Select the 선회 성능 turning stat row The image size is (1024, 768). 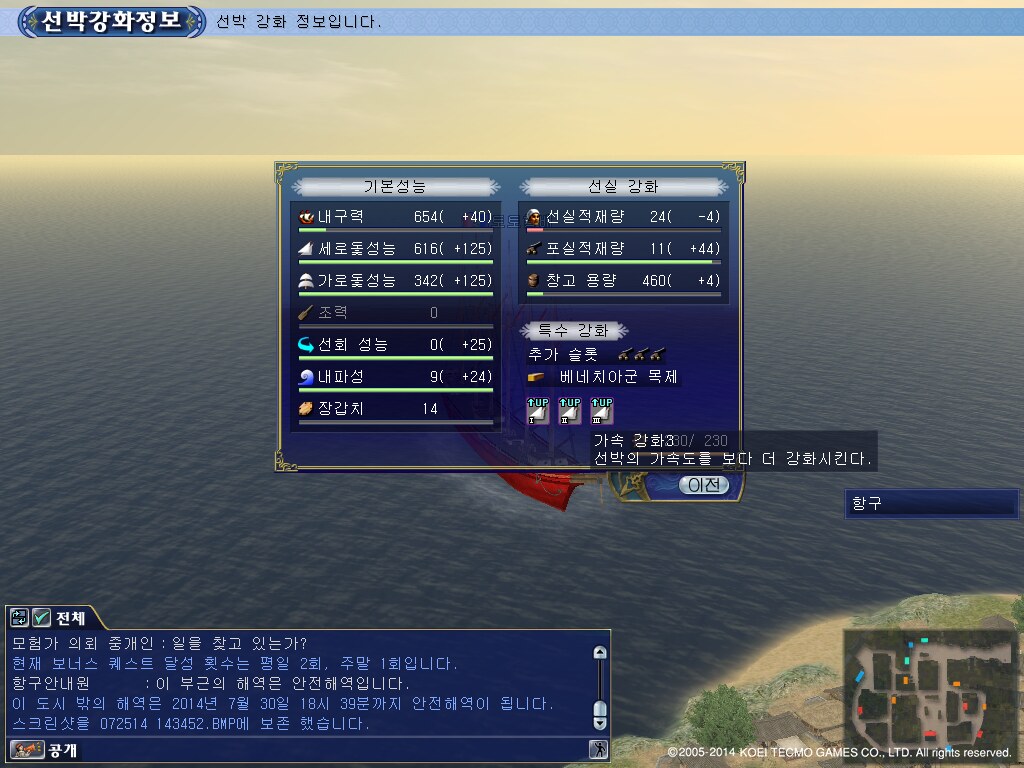pos(395,345)
